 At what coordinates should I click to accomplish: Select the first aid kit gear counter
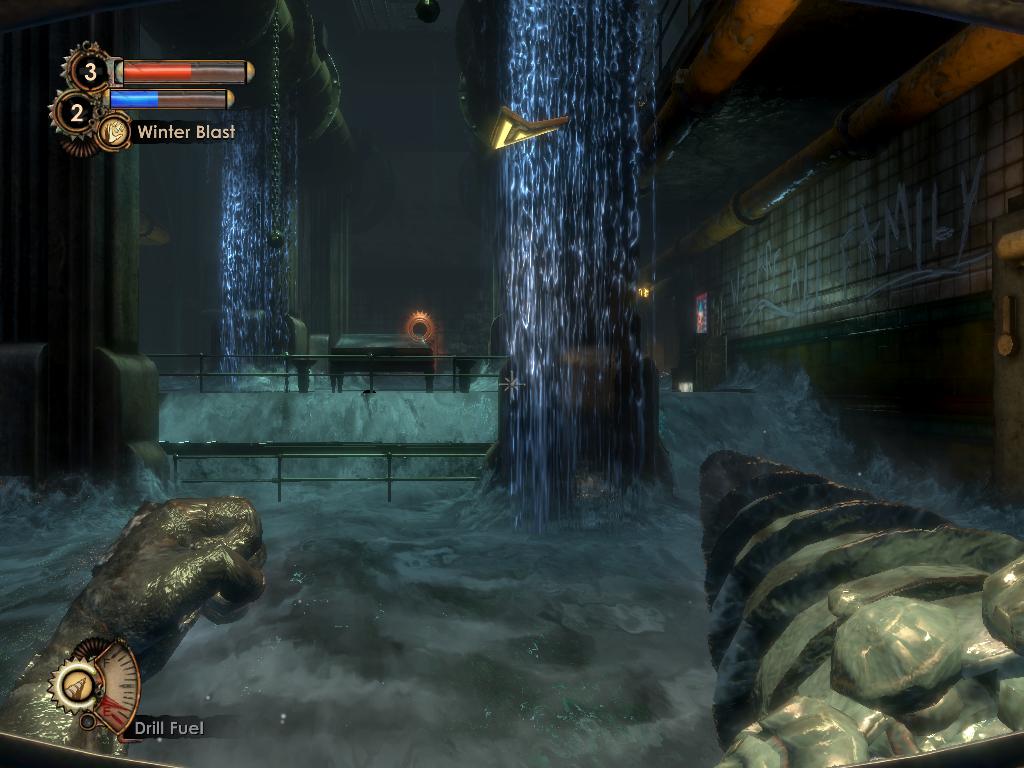pos(89,71)
